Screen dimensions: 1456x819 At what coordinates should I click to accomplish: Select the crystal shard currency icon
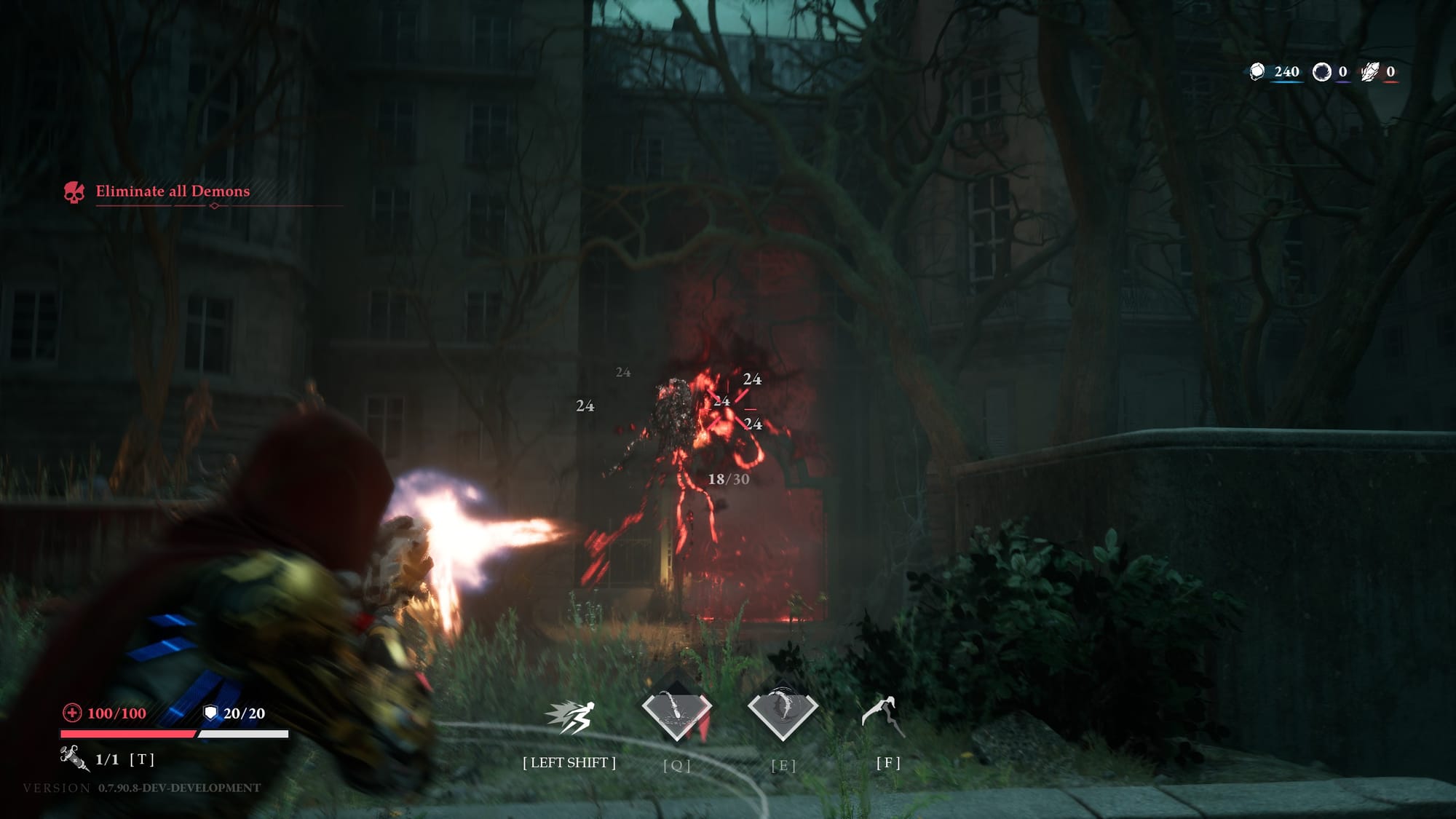pos(1370,71)
